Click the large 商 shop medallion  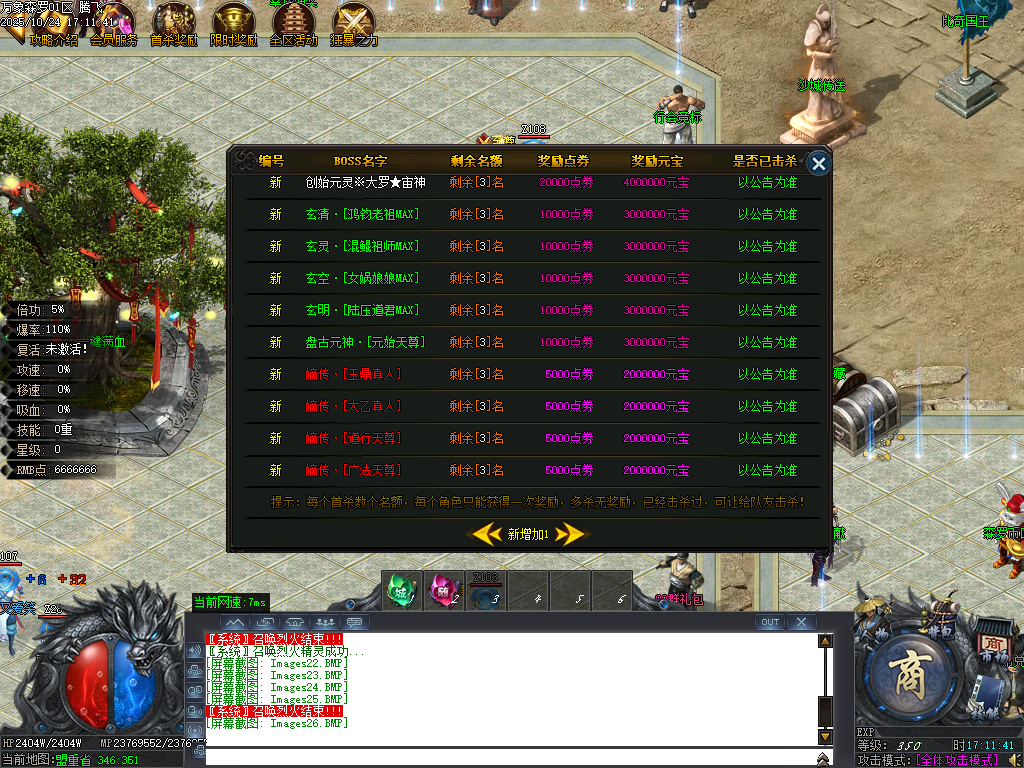pyautogui.click(x=909, y=676)
